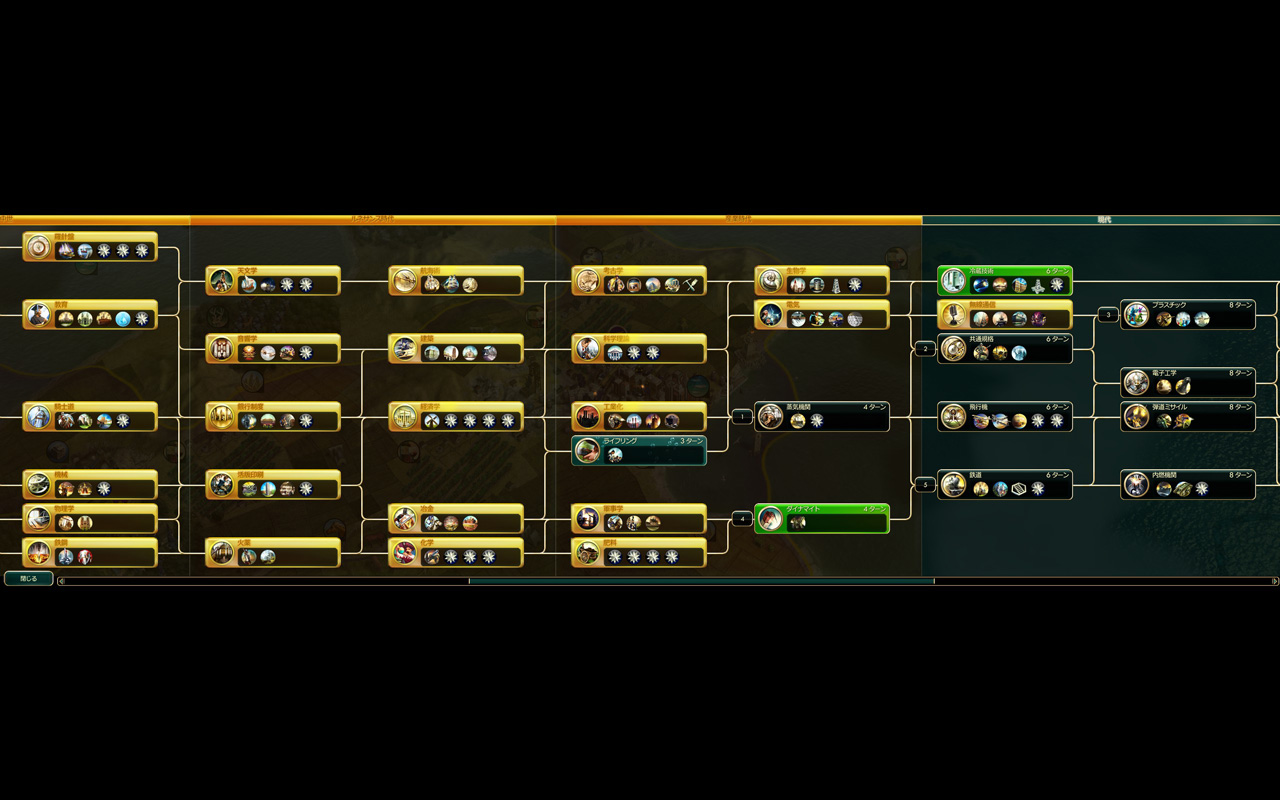
Task: Open the 無線通信 (Radio) technology box
Action: coord(1005,315)
